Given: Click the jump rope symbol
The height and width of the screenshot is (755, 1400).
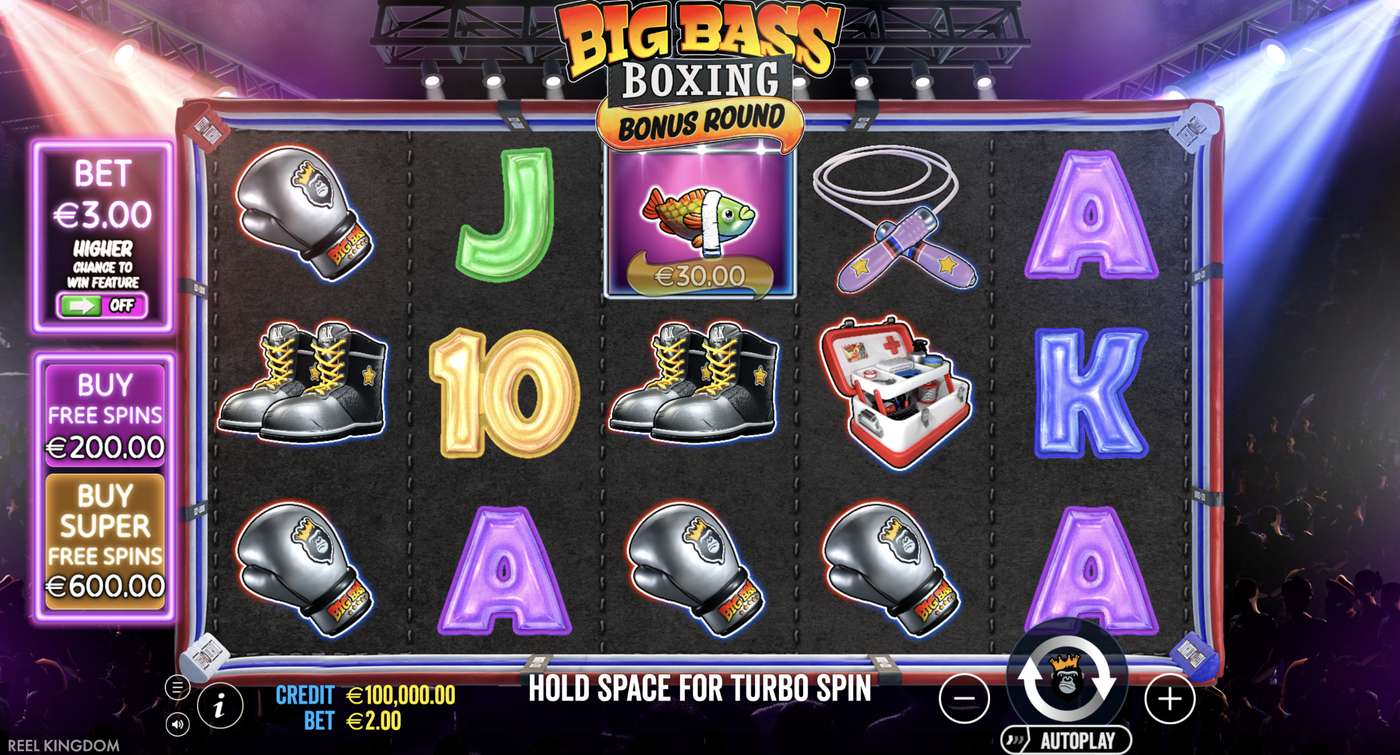Looking at the screenshot, I should pos(896,215).
